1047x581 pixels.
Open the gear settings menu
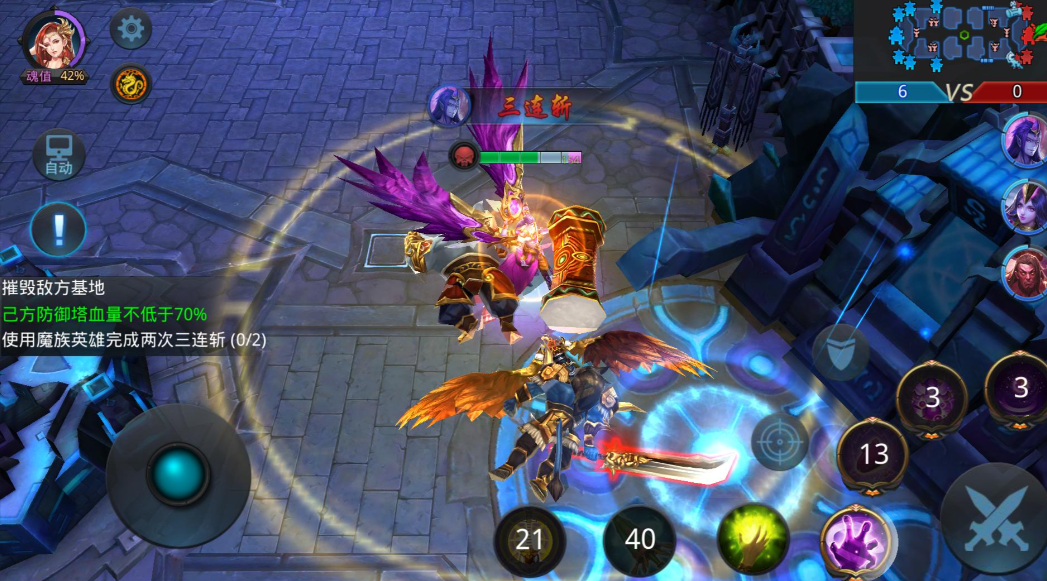pyautogui.click(x=130, y=29)
